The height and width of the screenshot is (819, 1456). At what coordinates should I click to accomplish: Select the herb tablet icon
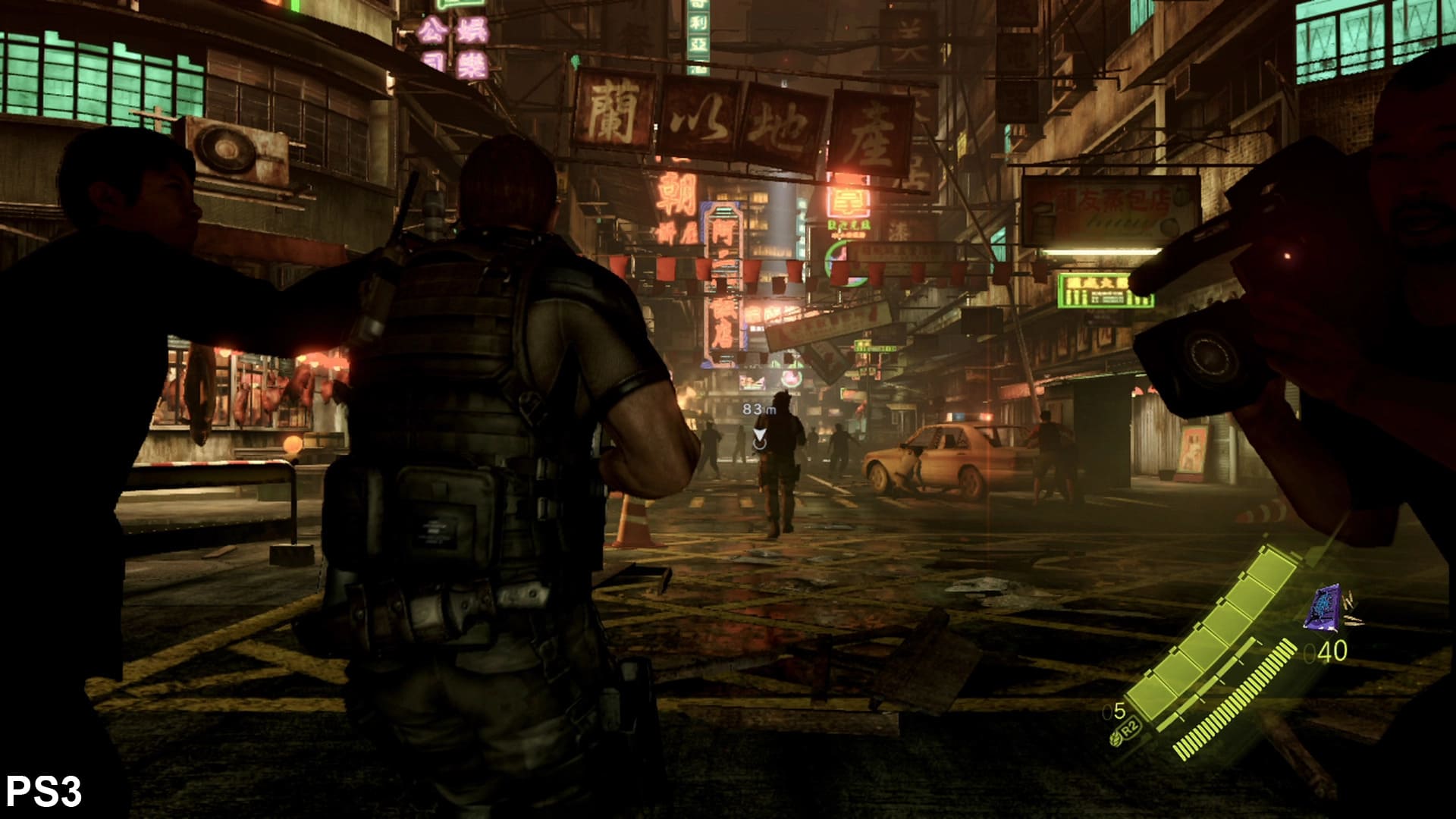tap(1116, 735)
